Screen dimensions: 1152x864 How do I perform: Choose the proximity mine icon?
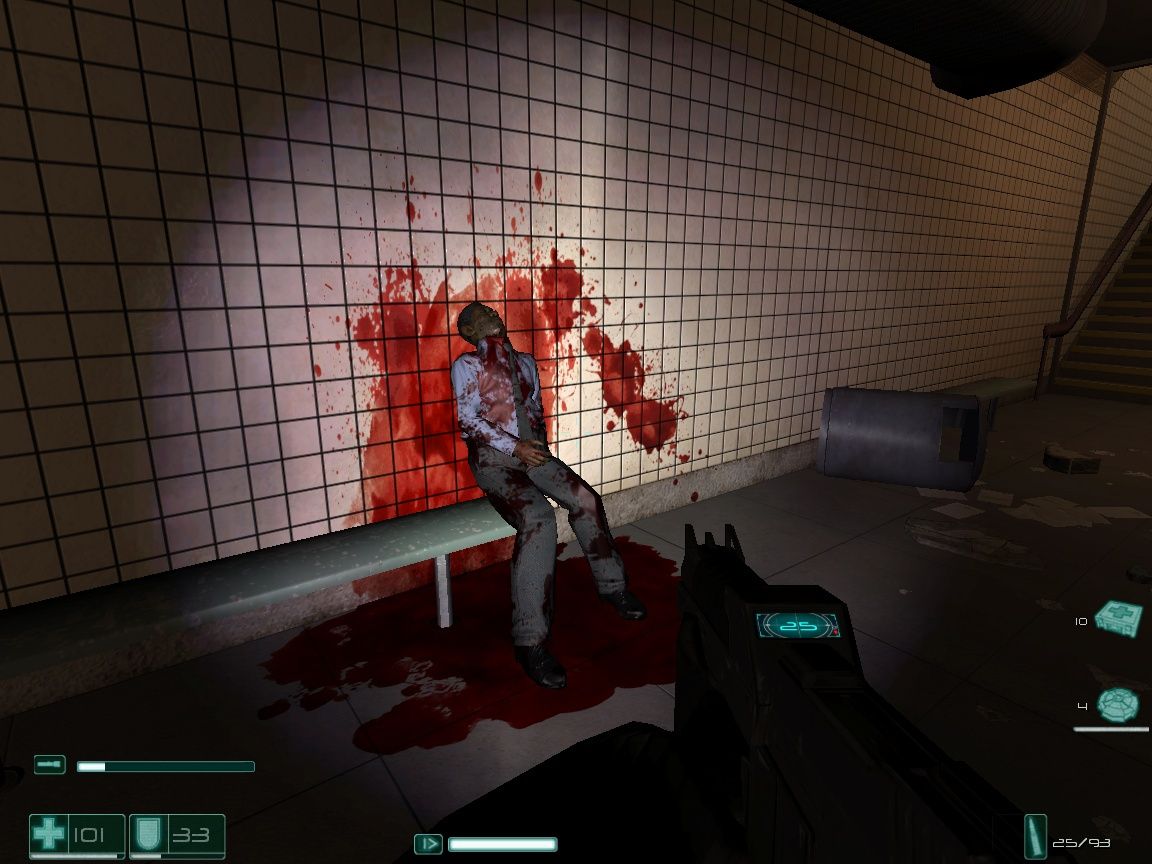tap(1117, 705)
